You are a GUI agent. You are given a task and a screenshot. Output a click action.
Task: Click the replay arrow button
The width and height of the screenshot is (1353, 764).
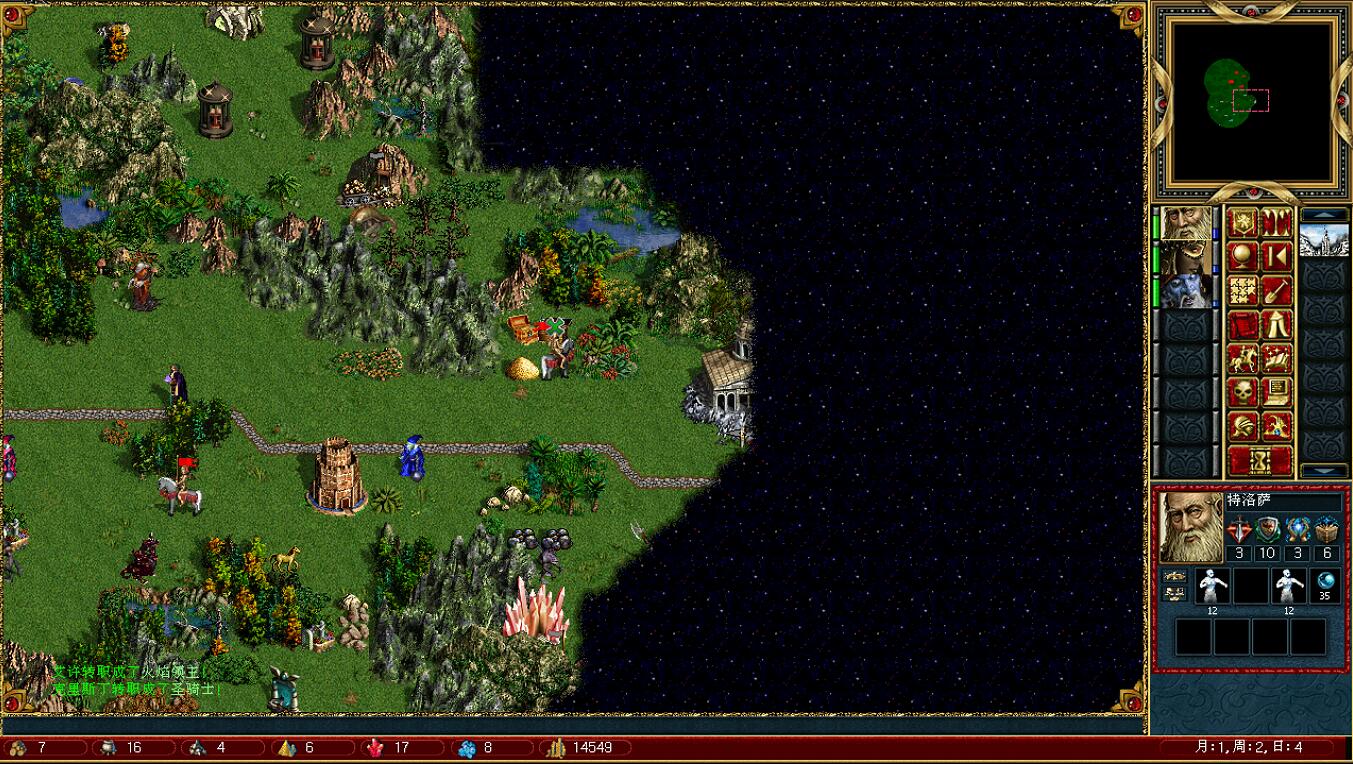point(1276,257)
